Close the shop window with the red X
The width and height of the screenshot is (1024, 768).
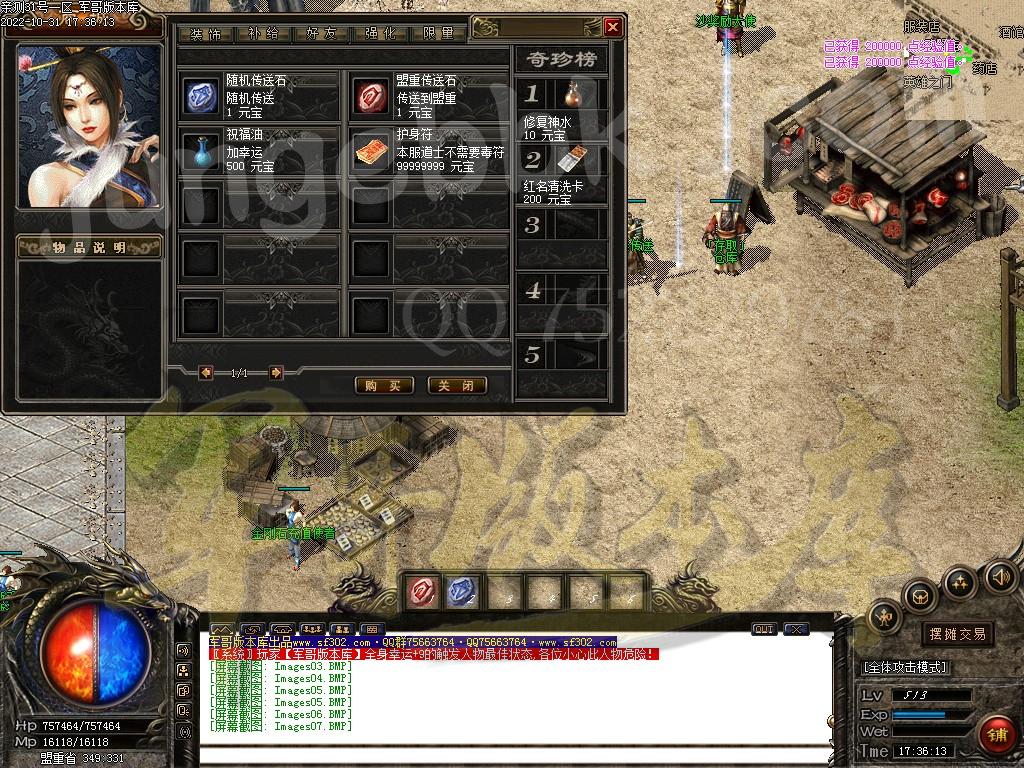point(613,27)
